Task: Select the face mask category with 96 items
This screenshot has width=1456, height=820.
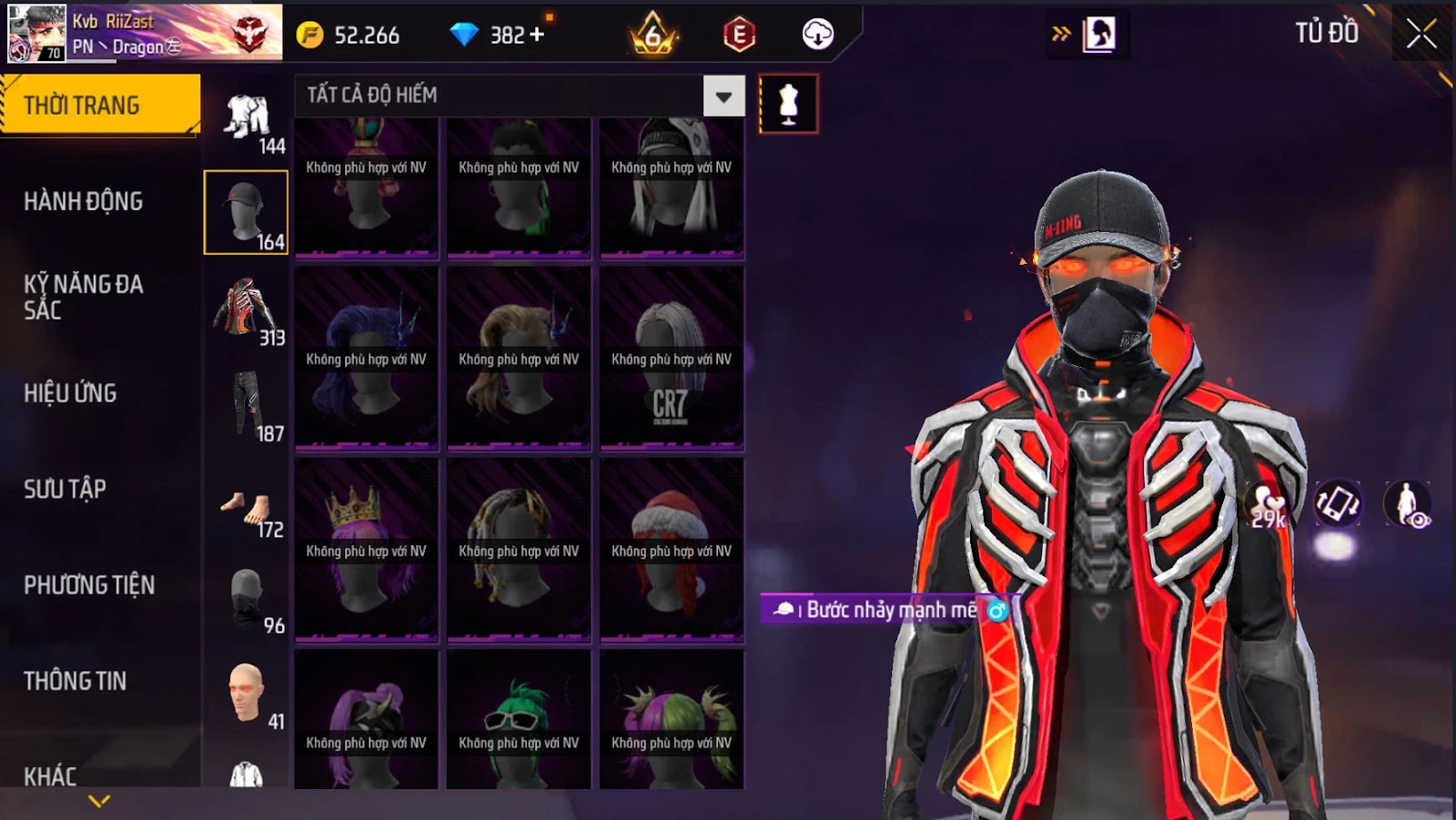Action: coord(246,599)
